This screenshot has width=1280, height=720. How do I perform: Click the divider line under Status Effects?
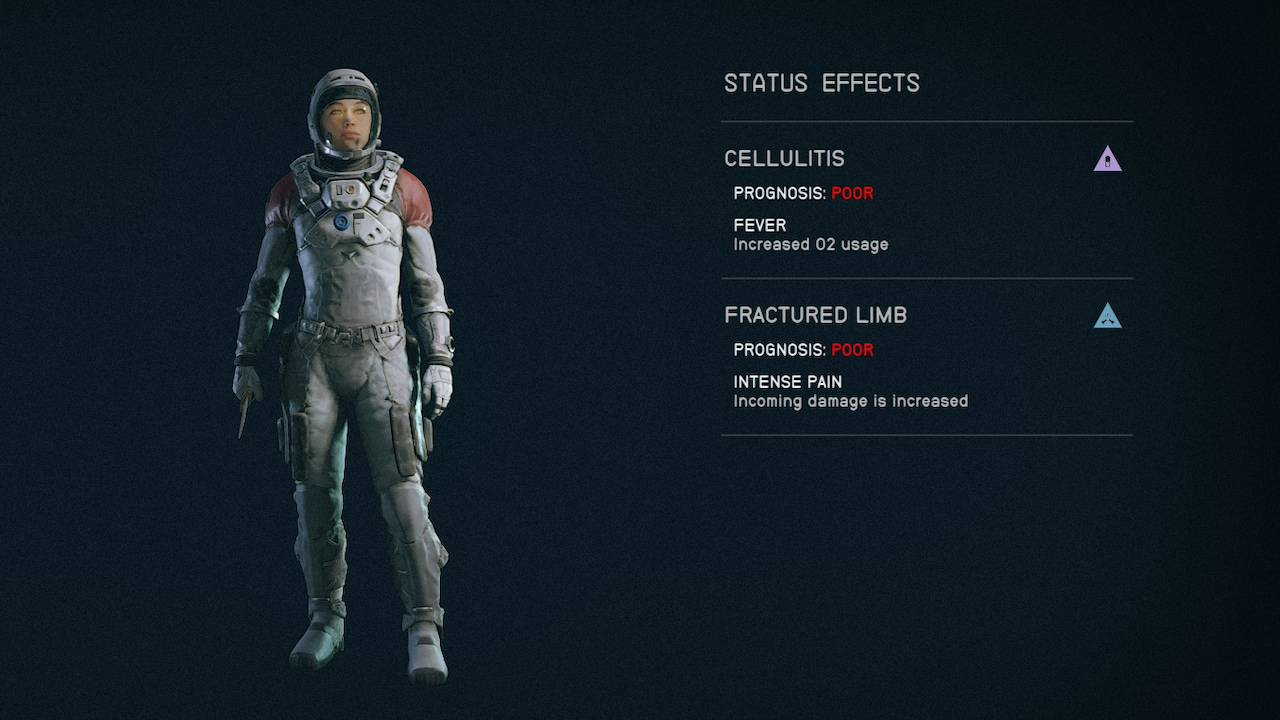click(x=927, y=122)
